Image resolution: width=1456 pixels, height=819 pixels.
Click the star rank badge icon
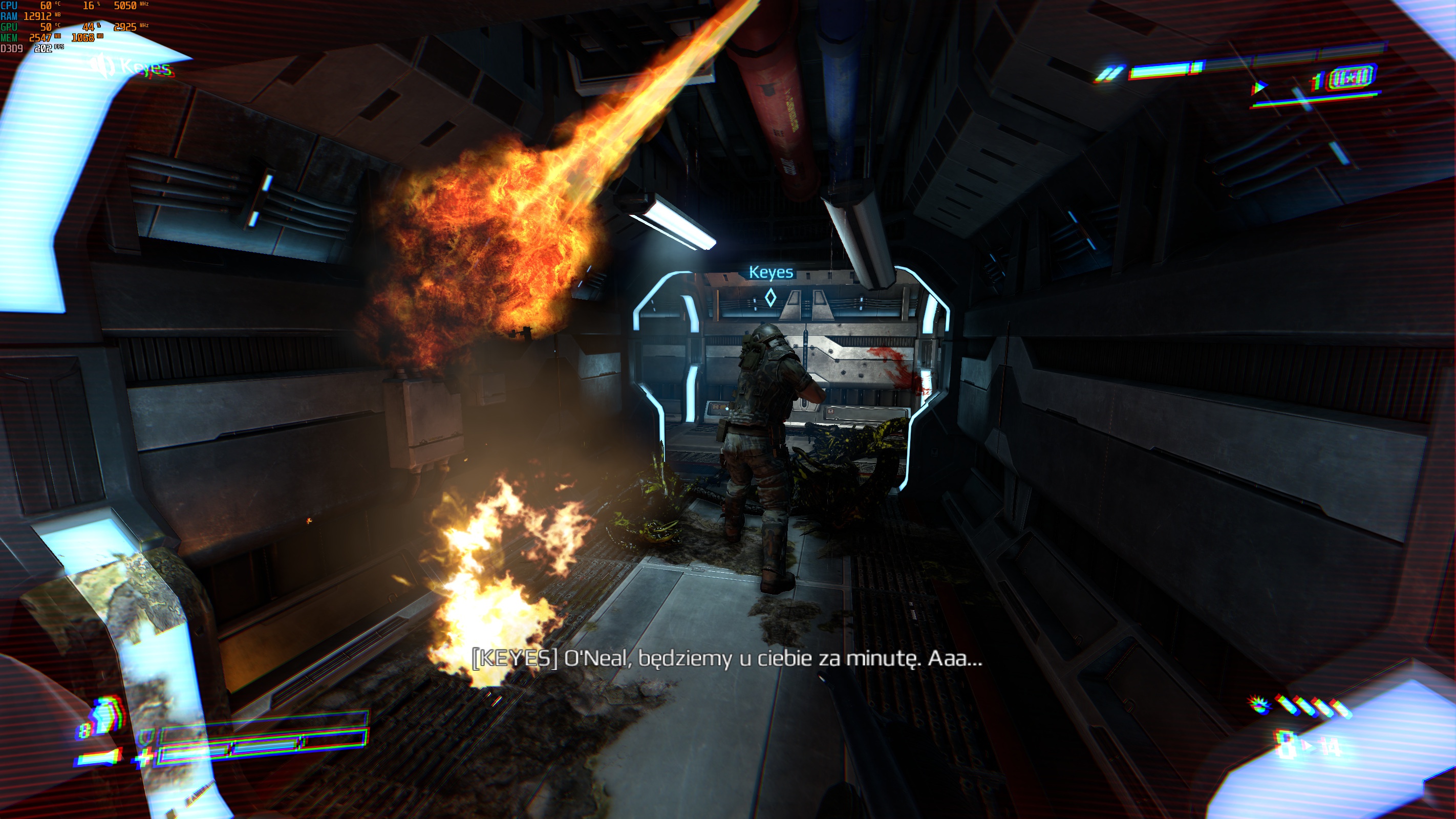tap(1351, 77)
